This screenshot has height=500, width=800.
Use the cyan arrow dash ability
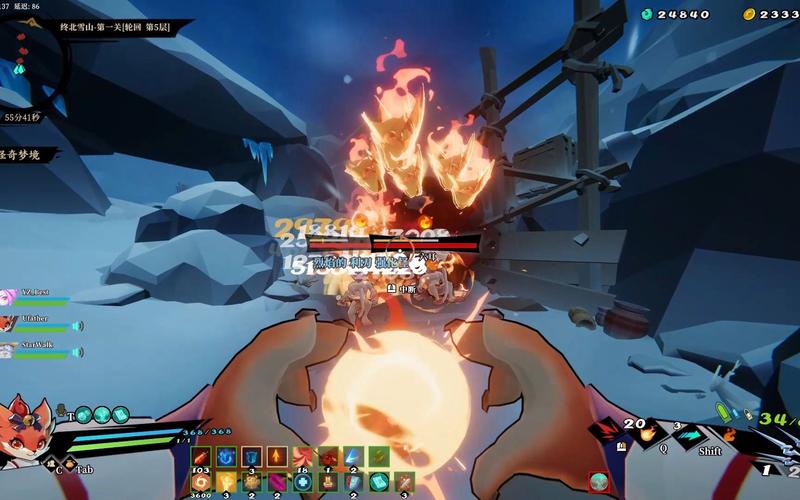[x=688, y=434]
